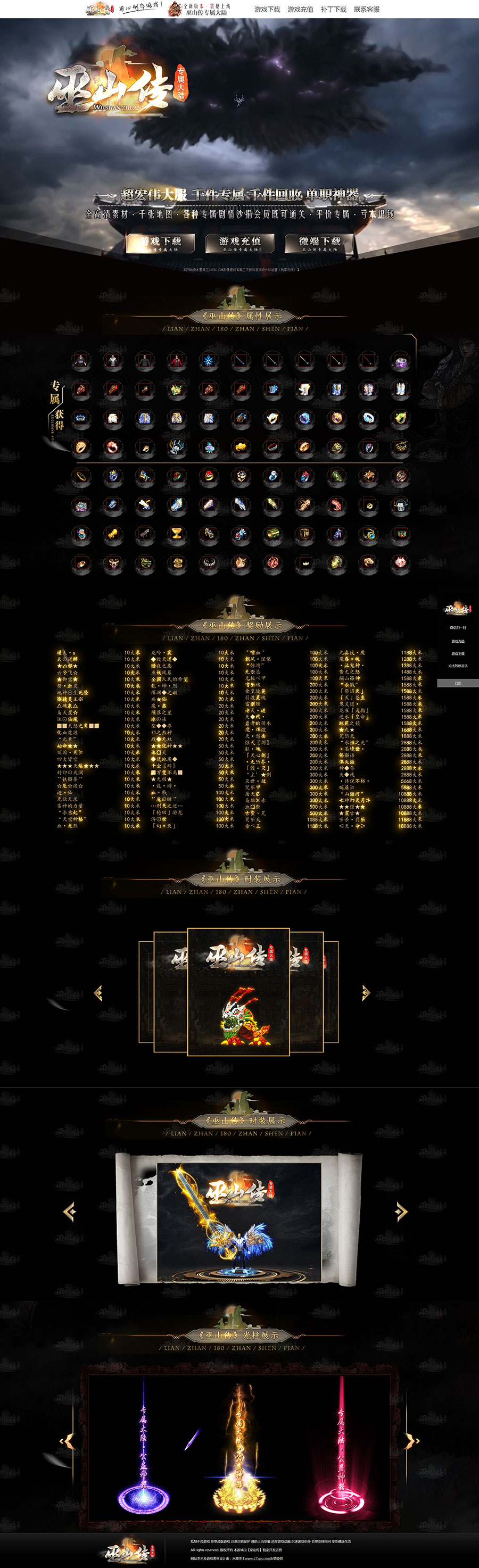Image resolution: width=479 pixels, height=1568 pixels.
Task: Contact support via the 联系客服 link
Action: (366, 9)
